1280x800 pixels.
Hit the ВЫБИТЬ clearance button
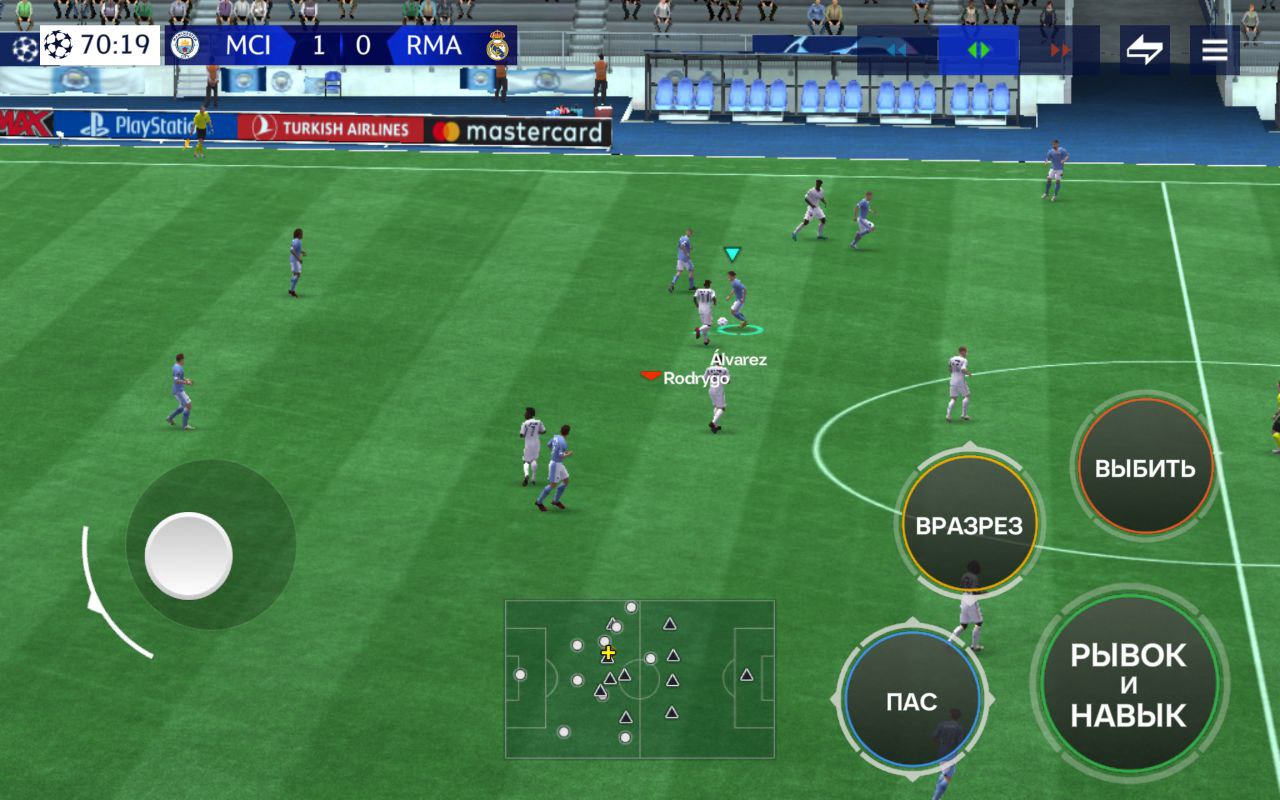point(1145,468)
